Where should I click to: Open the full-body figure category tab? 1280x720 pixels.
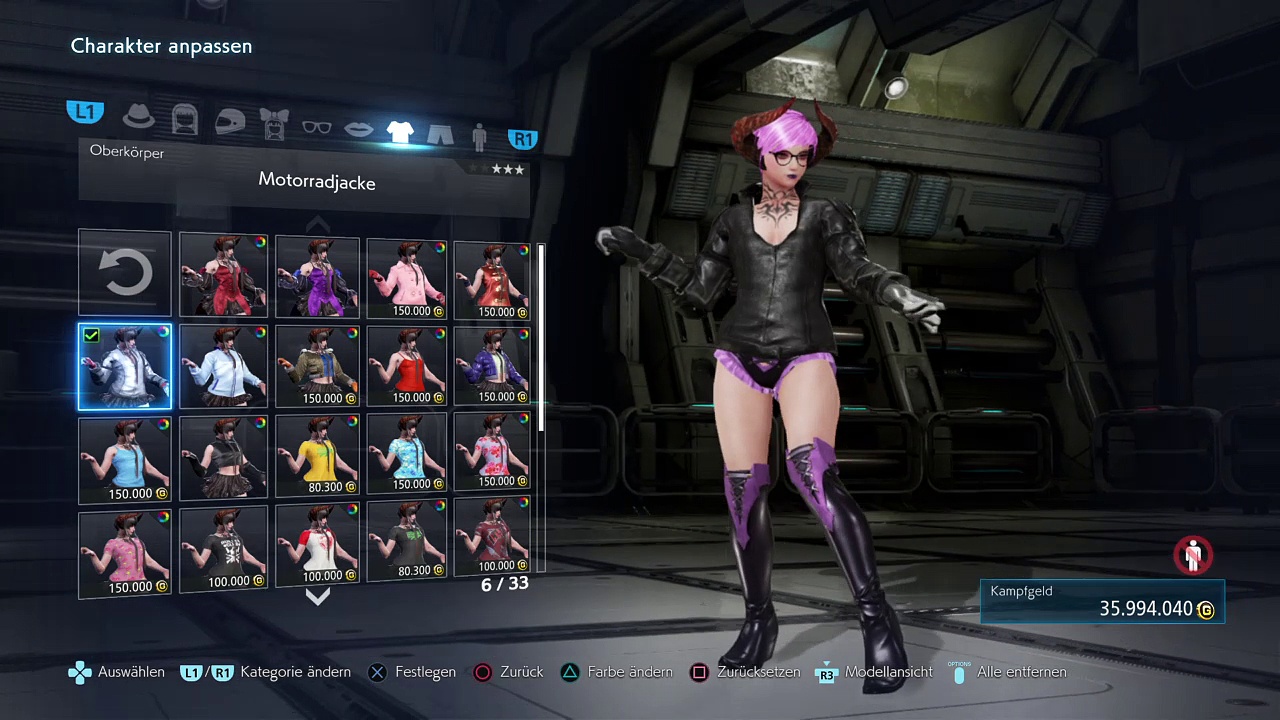pyautogui.click(x=479, y=136)
